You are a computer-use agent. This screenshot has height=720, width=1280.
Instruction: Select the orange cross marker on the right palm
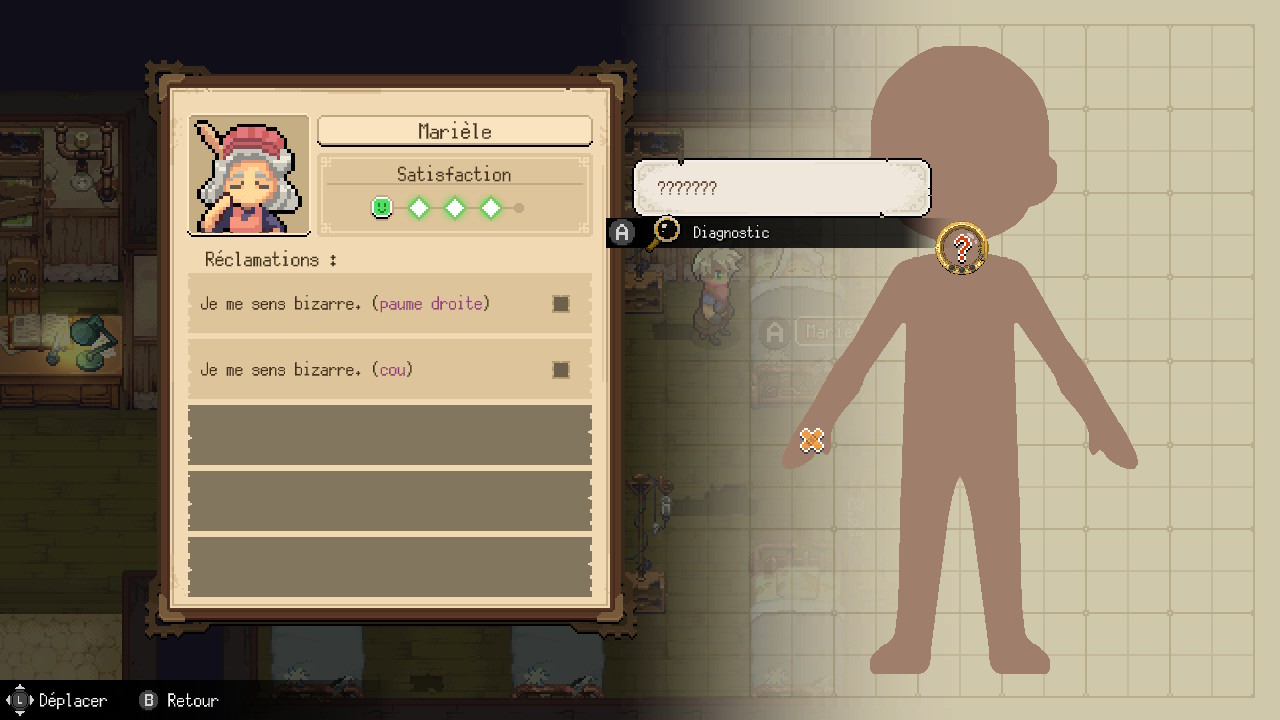coord(812,439)
